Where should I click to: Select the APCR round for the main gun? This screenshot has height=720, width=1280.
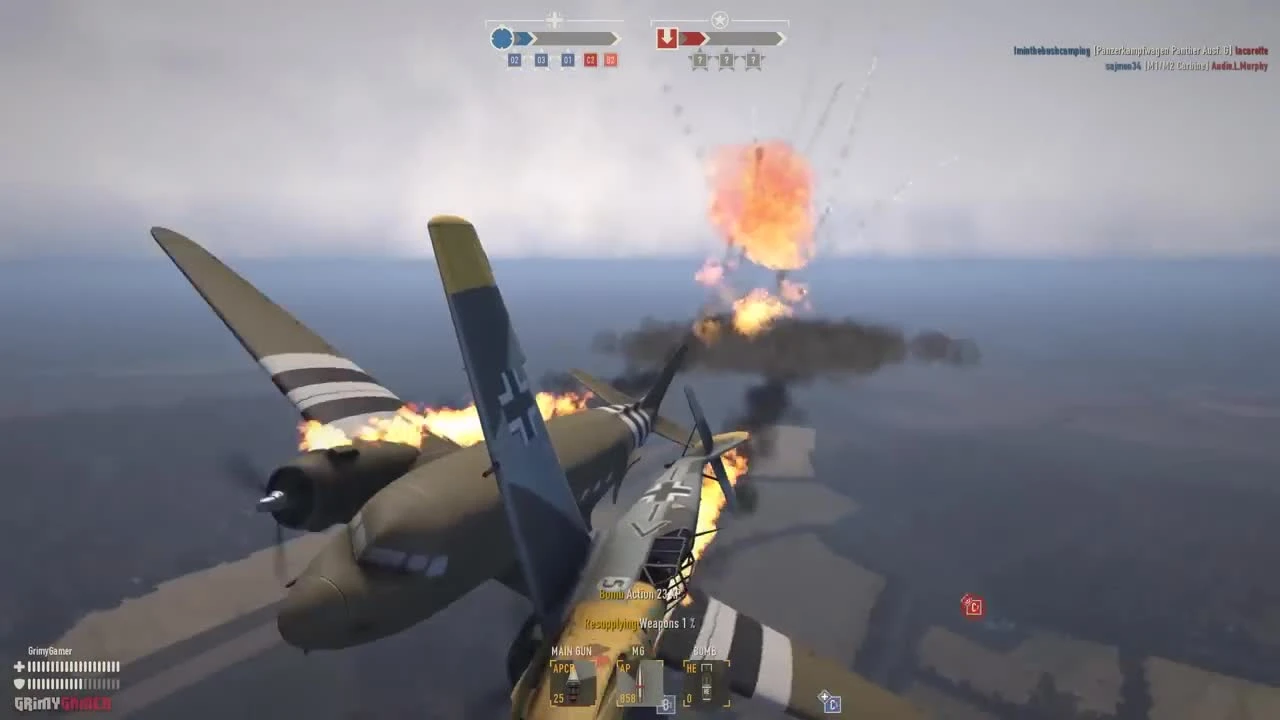pos(572,684)
